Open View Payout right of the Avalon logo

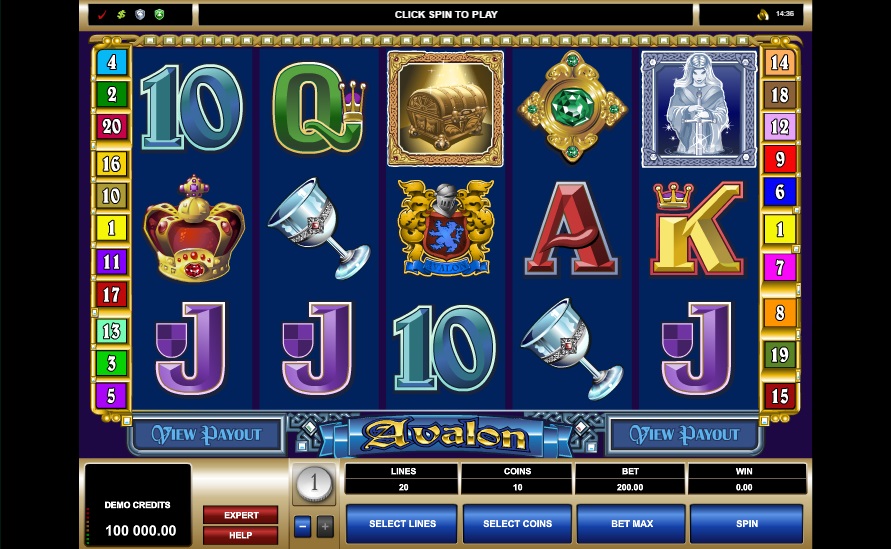685,435
